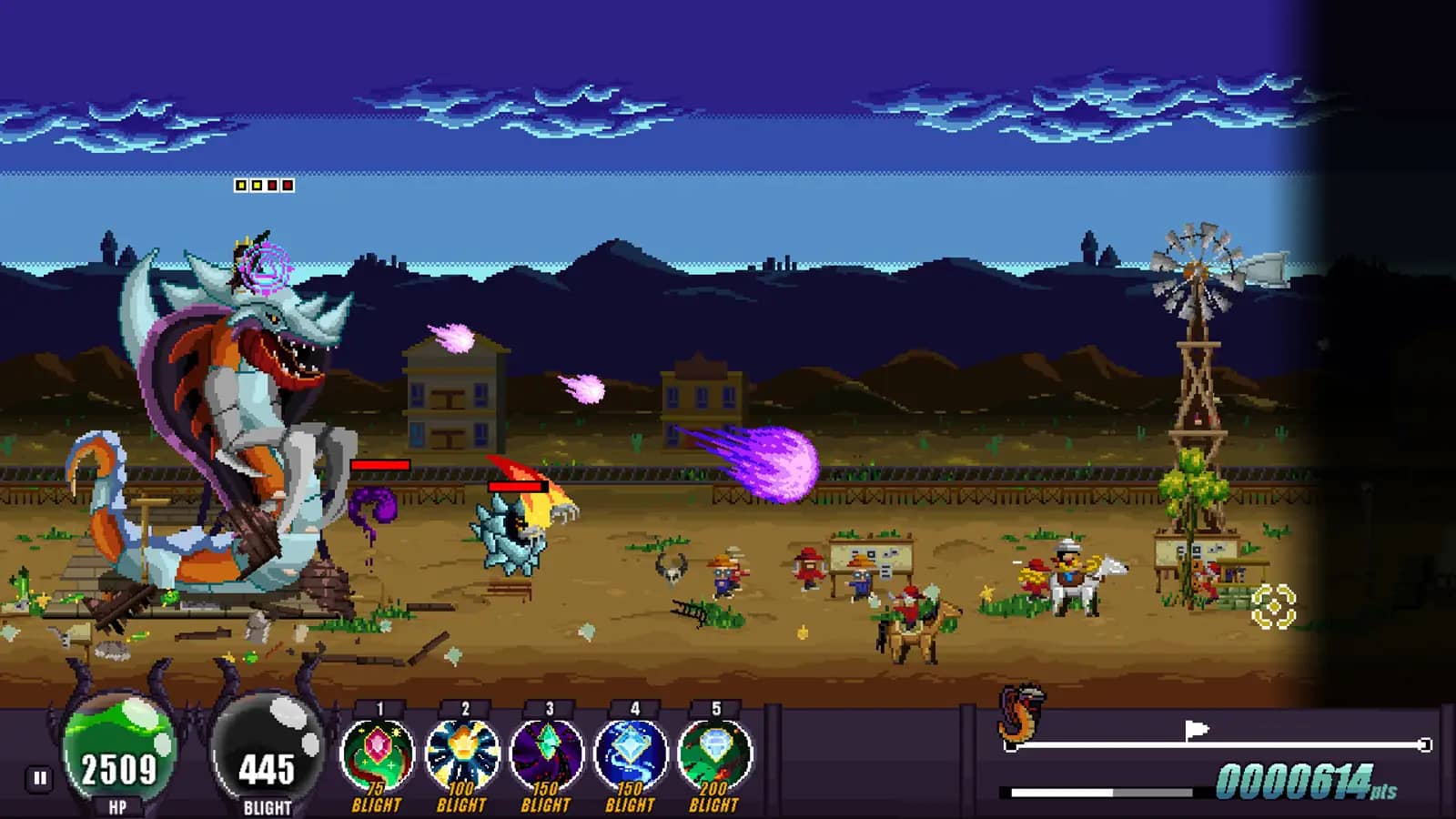Image resolution: width=1456 pixels, height=819 pixels.
Task: Trigger the blue diamond ability in slot 4
Action: click(x=630, y=753)
